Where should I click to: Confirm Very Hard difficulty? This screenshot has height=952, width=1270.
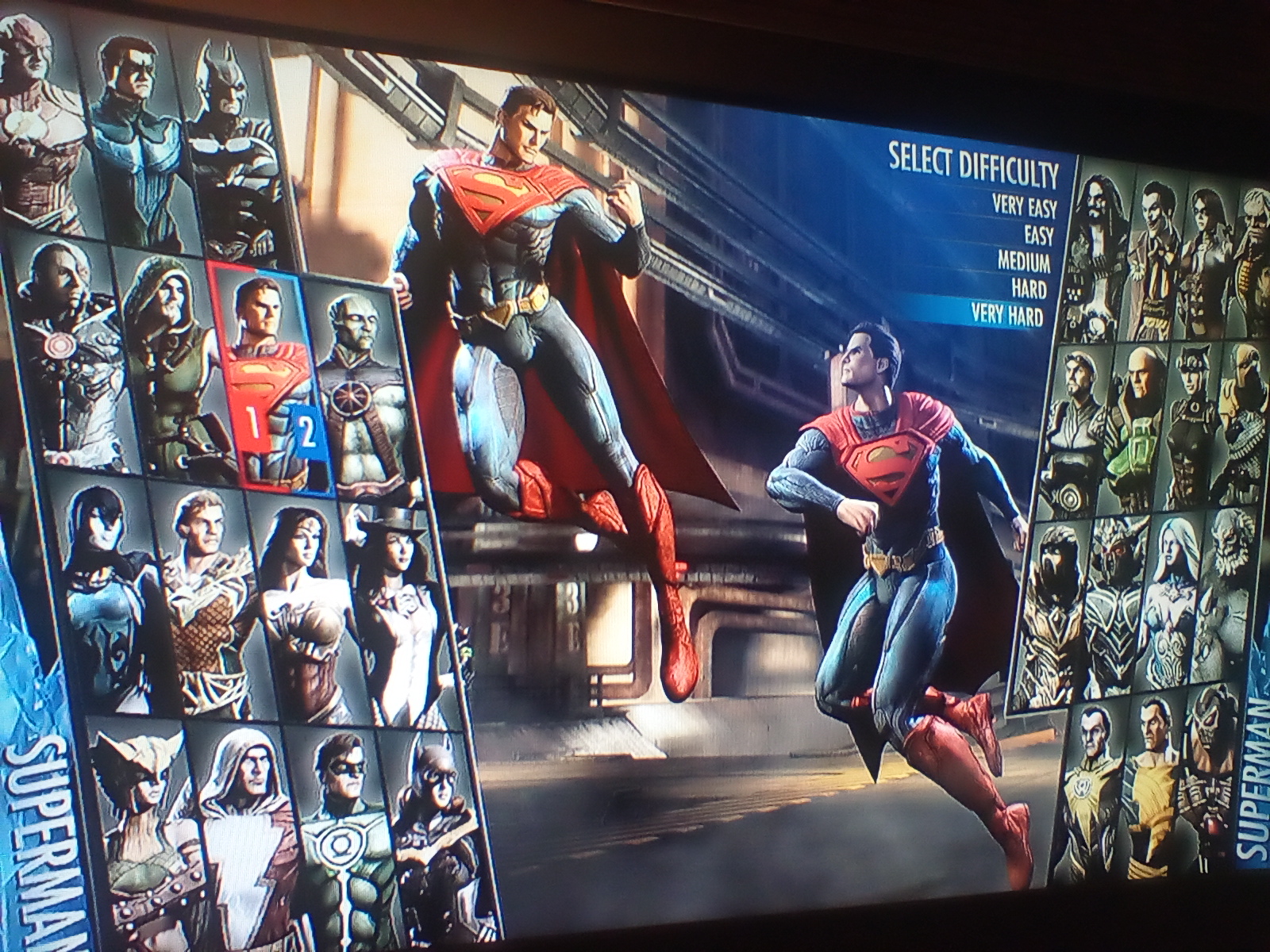1006,315
